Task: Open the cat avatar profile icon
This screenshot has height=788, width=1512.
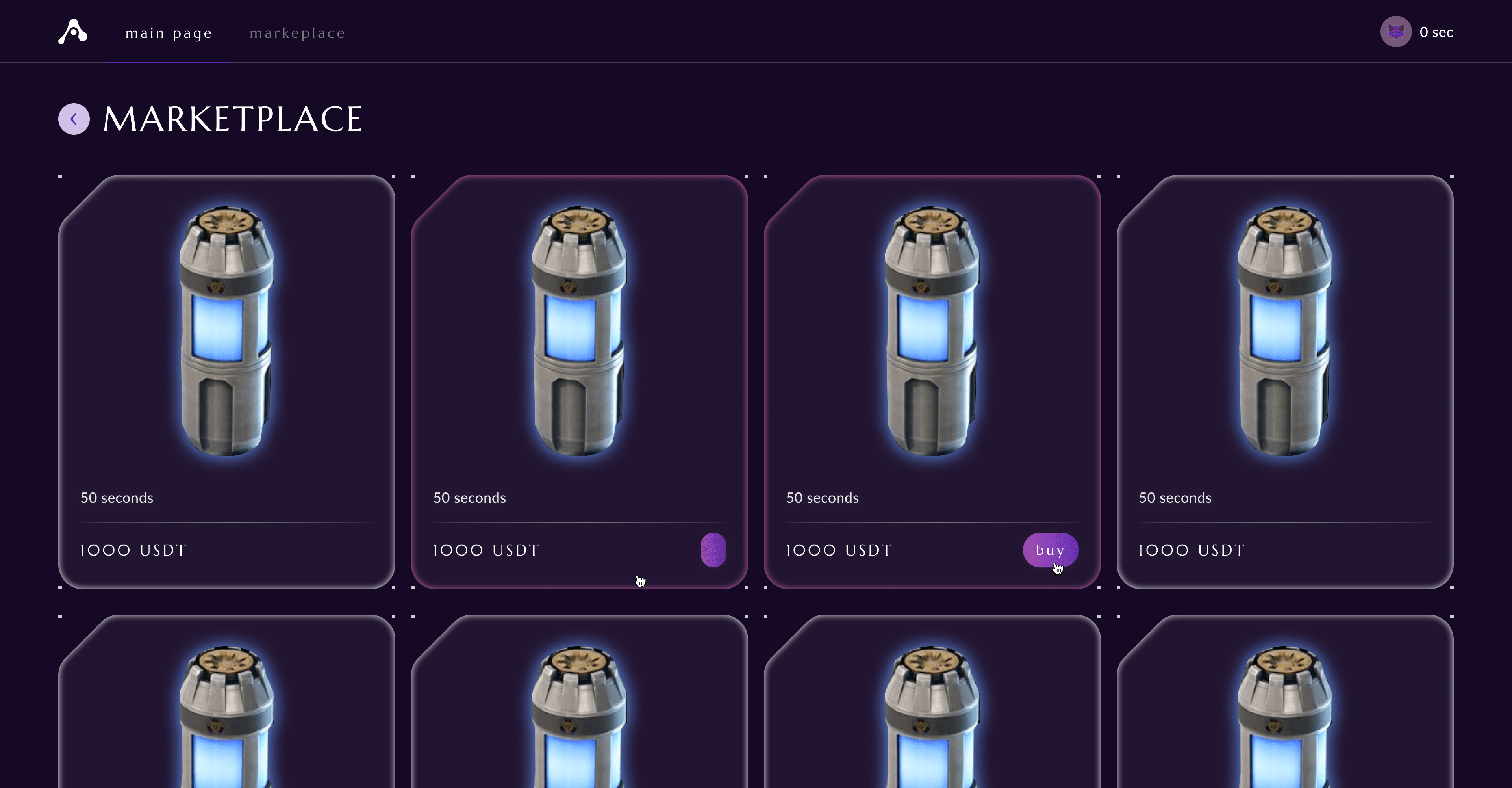Action: coord(1395,32)
